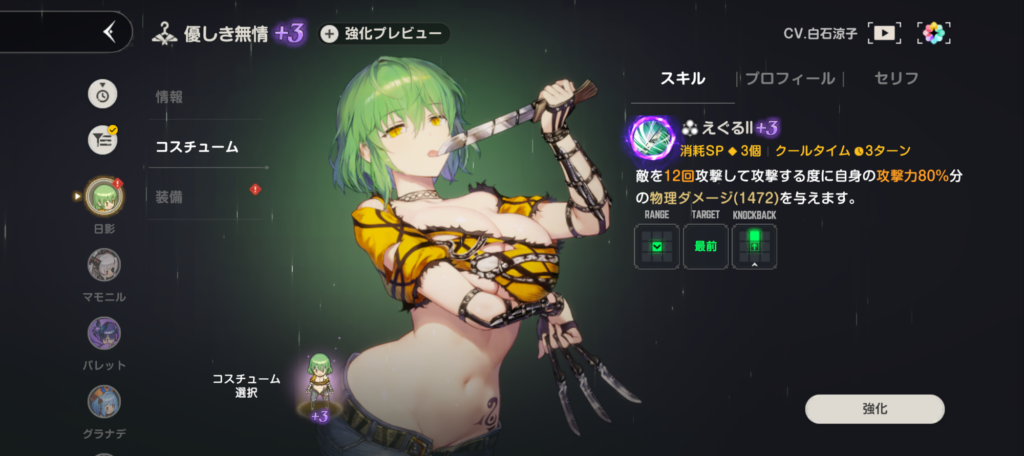Click the 強化 enhance button

click(x=874, y=409)
